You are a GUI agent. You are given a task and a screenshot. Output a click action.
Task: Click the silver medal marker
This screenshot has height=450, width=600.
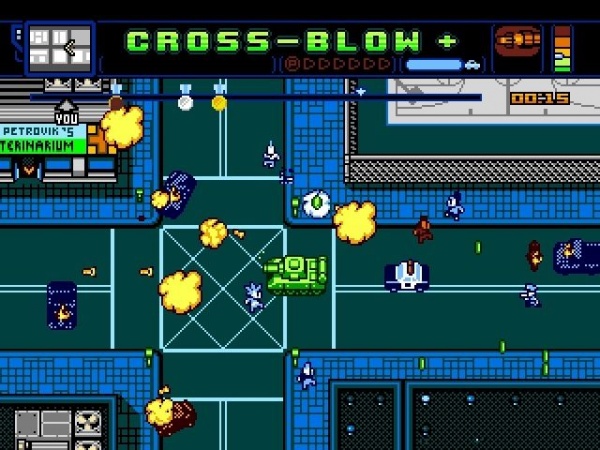185,100
